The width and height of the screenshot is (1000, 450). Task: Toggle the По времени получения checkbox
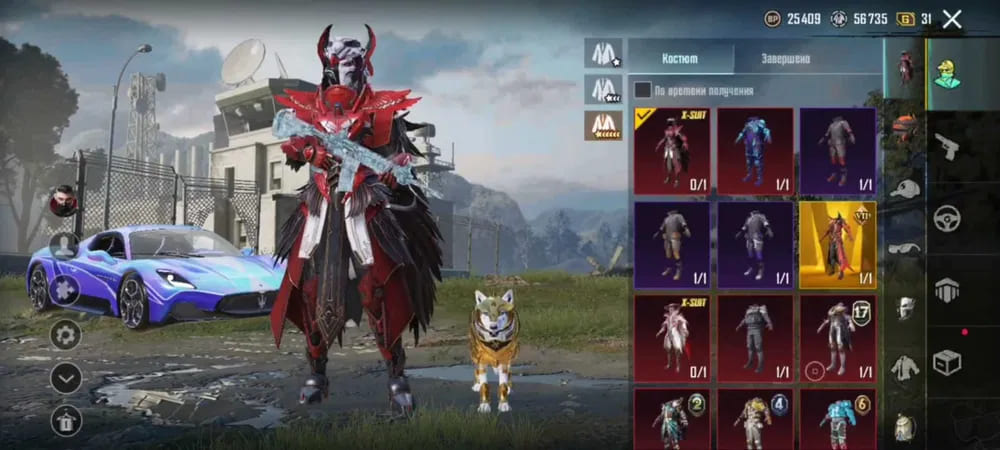pos(643,90)
